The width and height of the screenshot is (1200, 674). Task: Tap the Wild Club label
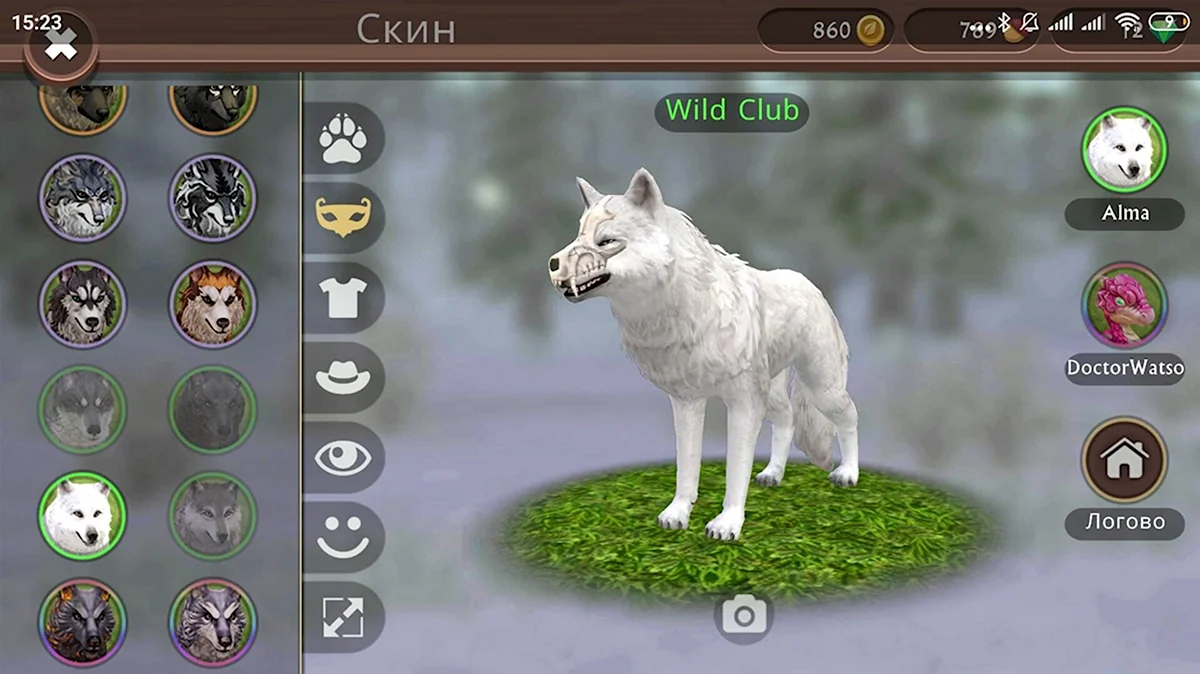732,110
